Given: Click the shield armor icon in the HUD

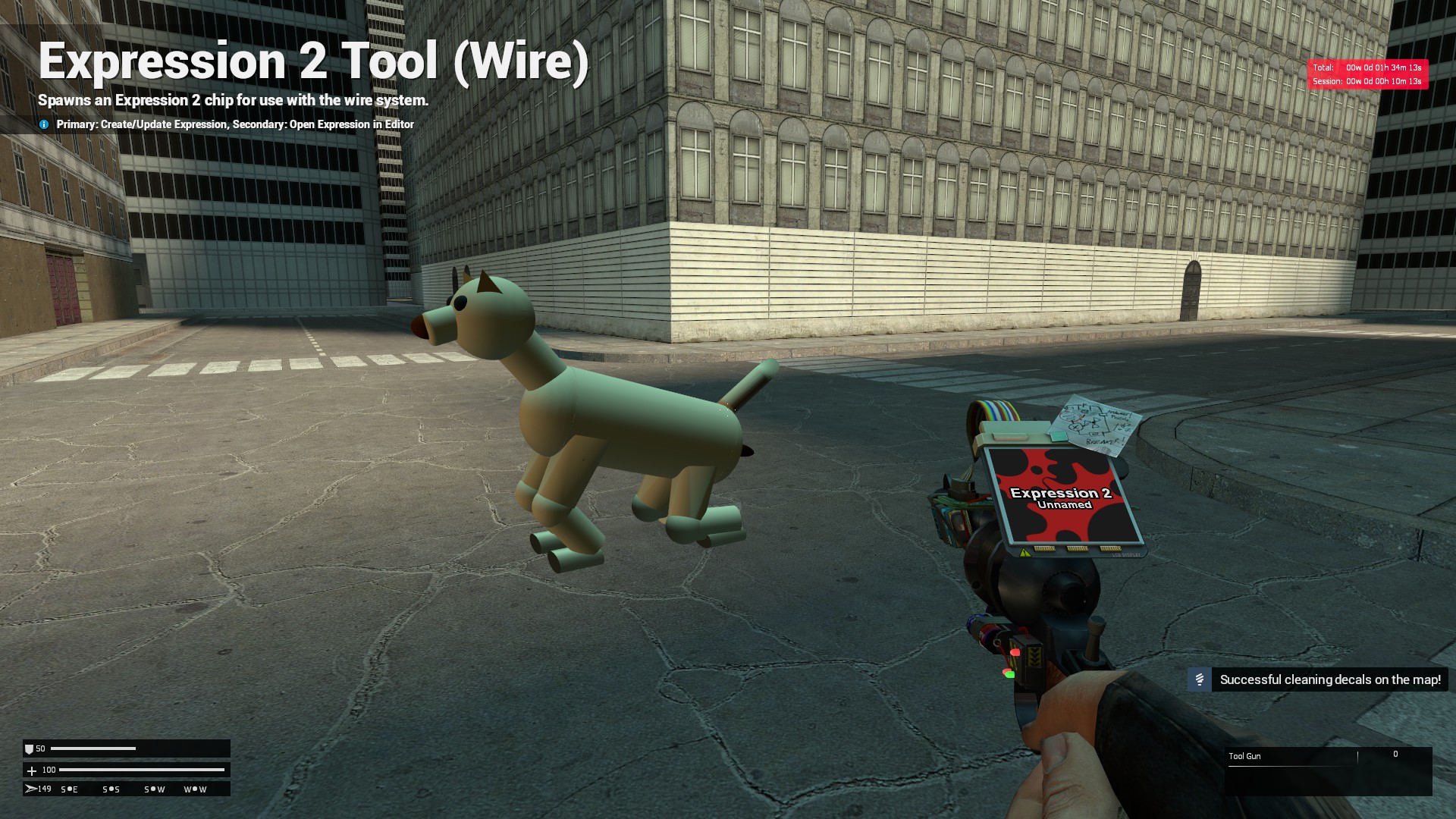Looking at the screenshot, I should pyautogui.click(x=31, y=748).
